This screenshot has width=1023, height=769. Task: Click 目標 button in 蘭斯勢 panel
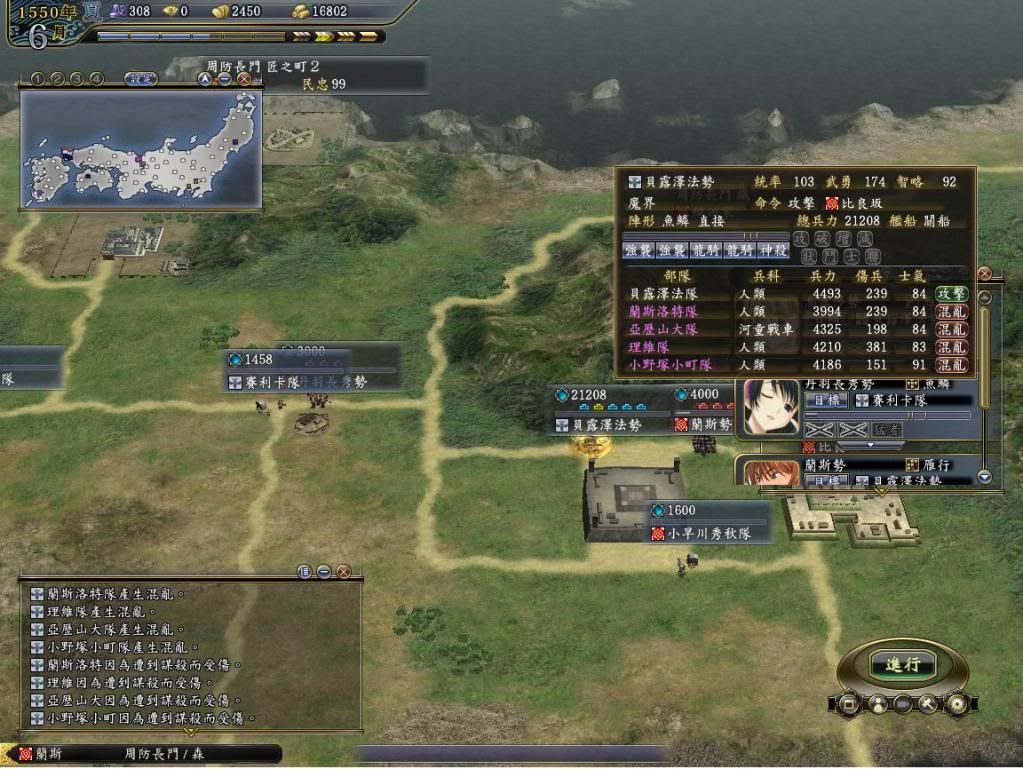[826, 481]
